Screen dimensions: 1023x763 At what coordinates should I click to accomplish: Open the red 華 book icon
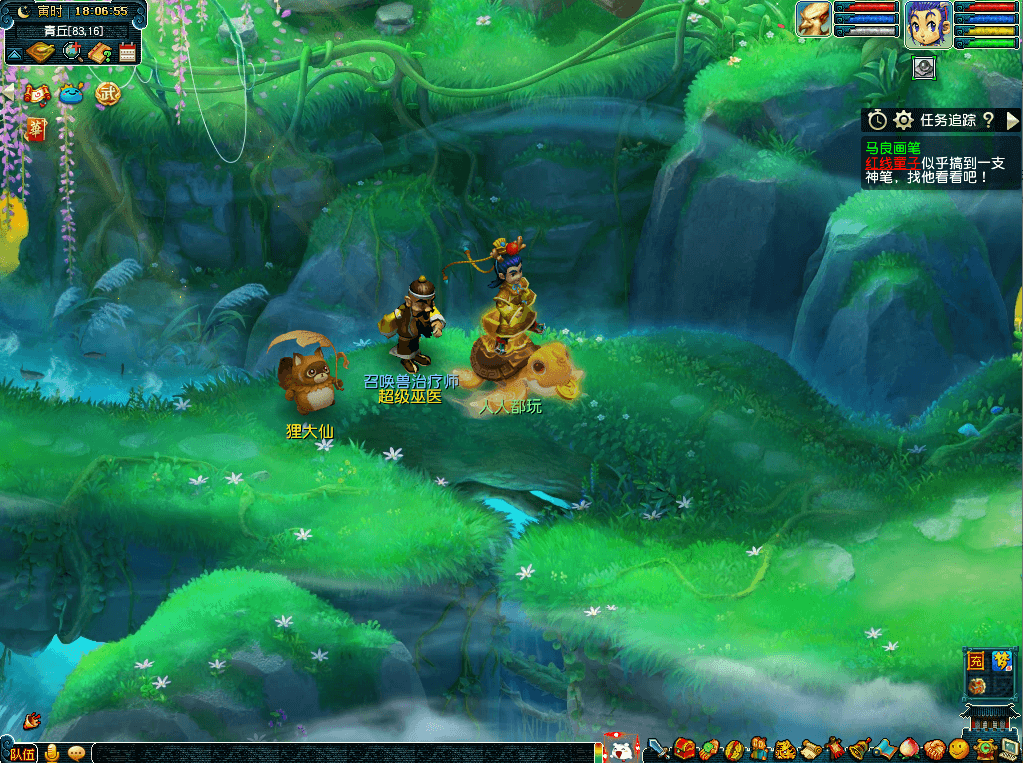tap(36, 129)
